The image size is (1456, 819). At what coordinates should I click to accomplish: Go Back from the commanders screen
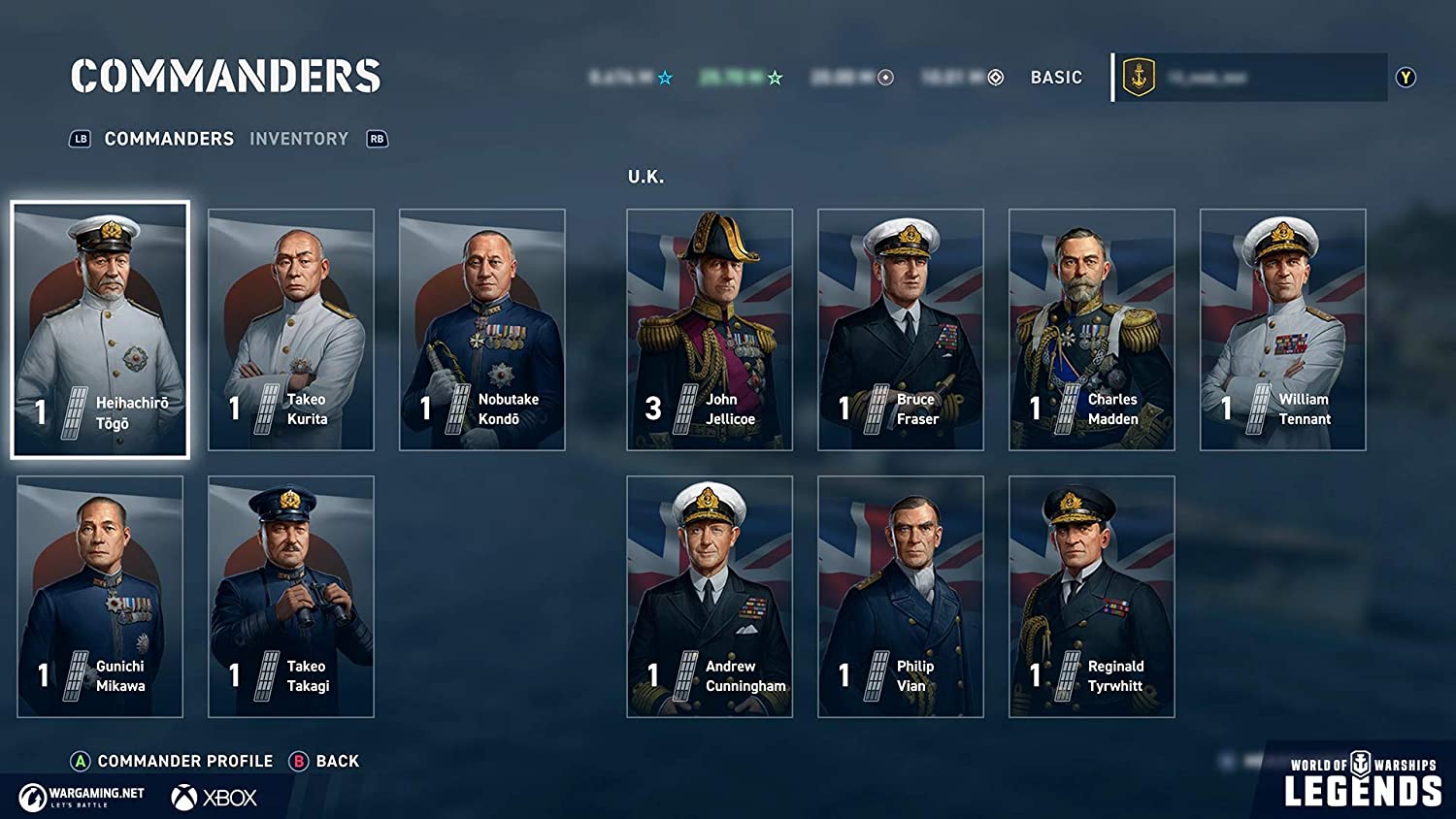pyautogui.click(x=336, y=761)
